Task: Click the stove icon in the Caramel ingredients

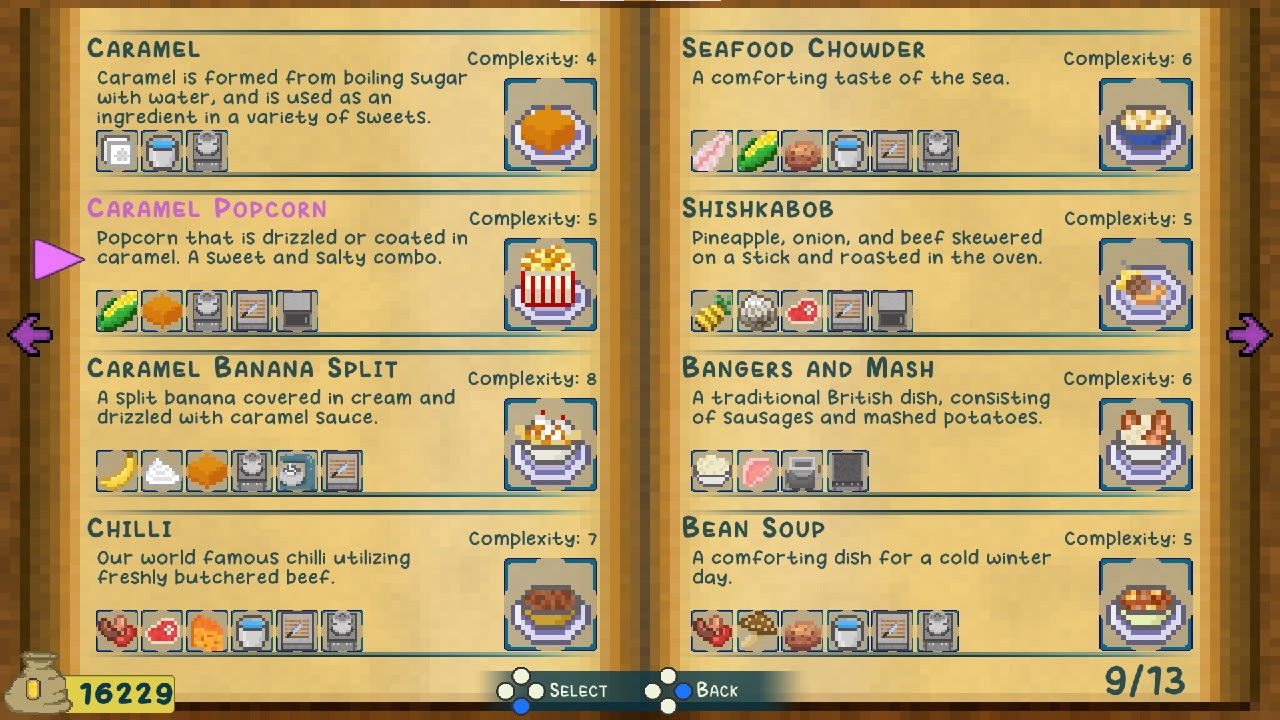Action: point(208,150)
